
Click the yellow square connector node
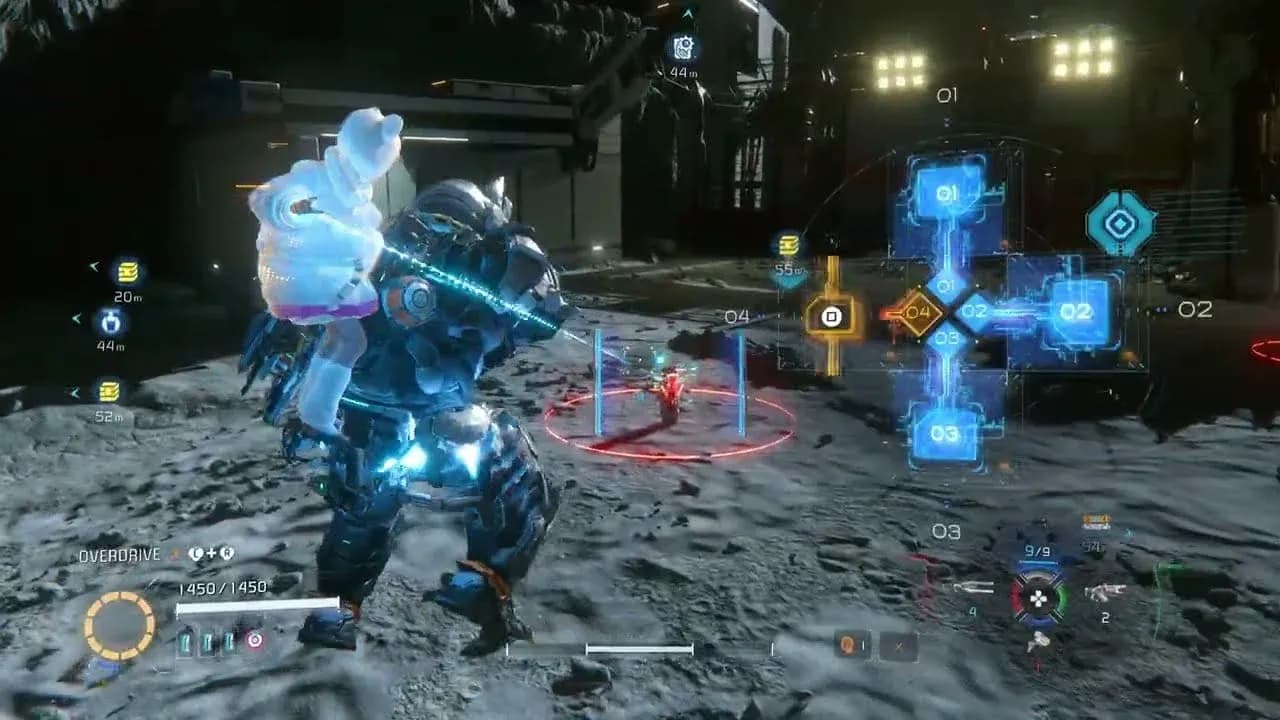(x=830, y=316)
